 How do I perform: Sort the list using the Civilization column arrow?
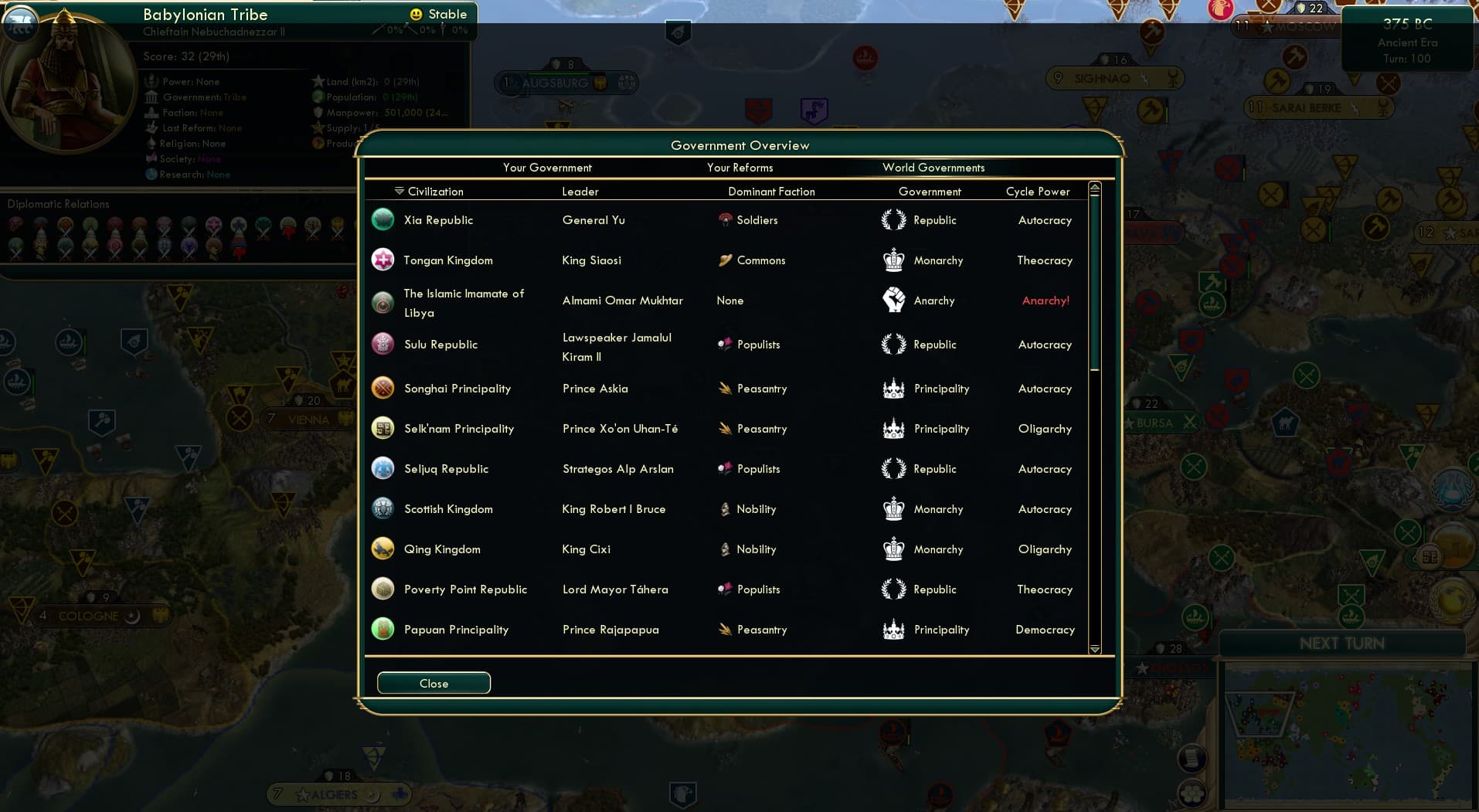pyautogui.click(x=399, y=189)
